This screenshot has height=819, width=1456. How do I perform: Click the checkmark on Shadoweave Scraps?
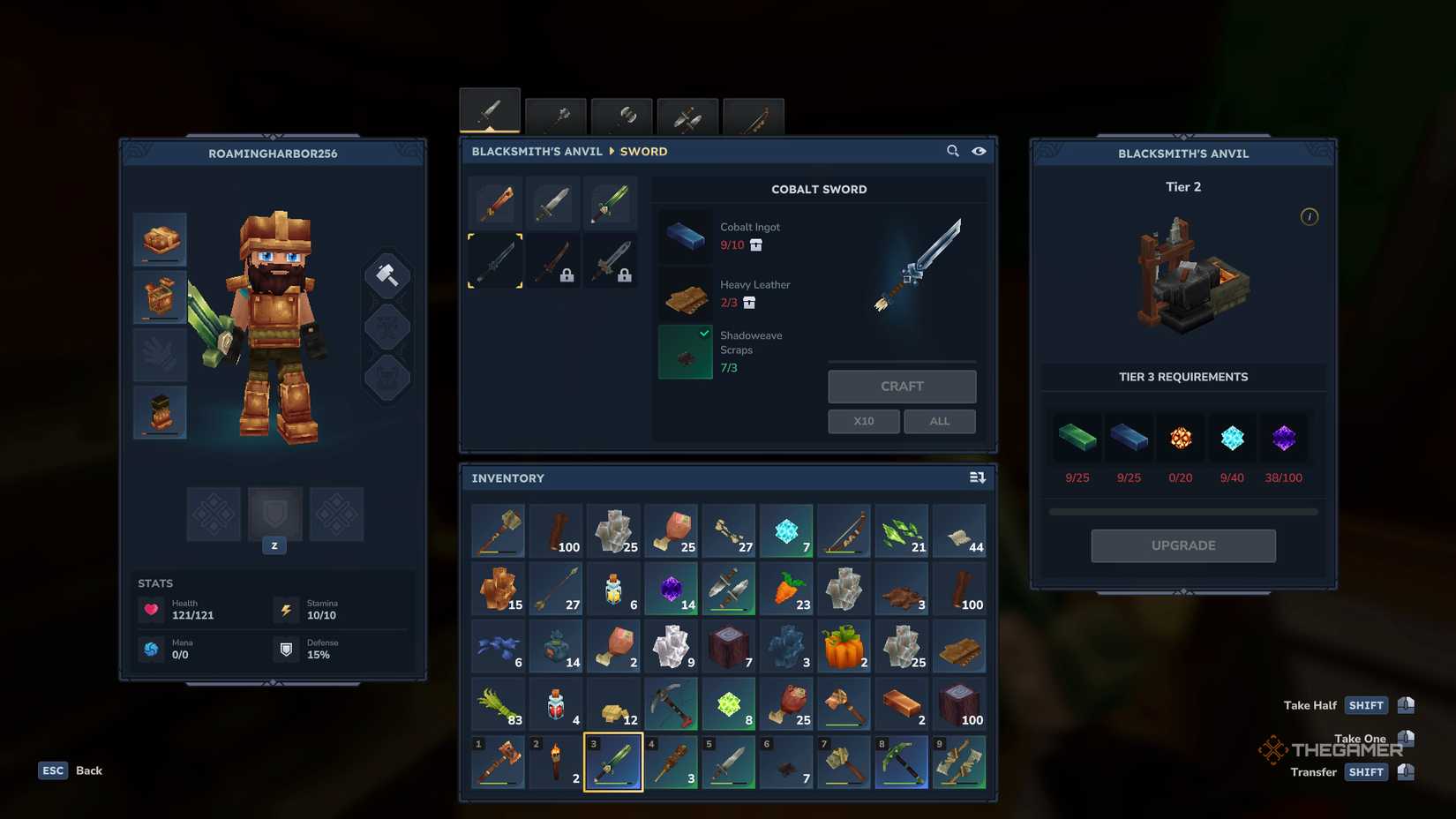pos(703,334)
